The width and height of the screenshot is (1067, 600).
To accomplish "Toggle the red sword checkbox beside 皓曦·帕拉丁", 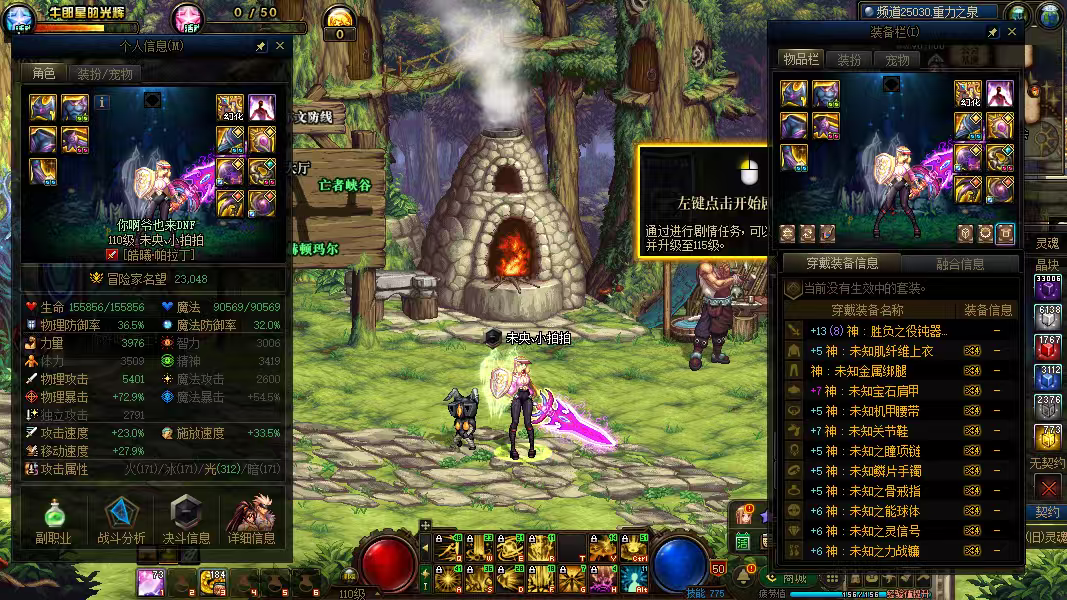I will (x=112, y=255).
